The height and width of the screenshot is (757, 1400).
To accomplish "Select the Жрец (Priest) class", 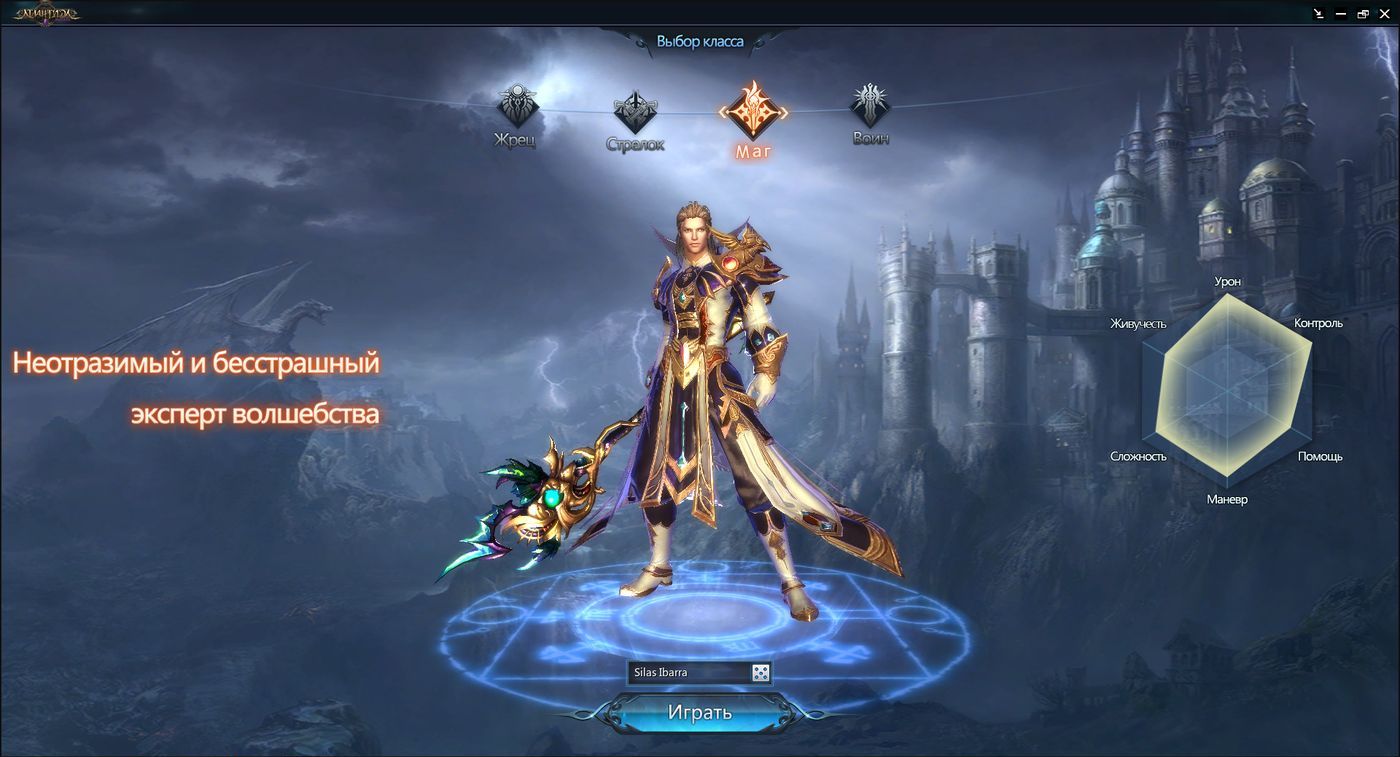I will (x=518, y=106).
